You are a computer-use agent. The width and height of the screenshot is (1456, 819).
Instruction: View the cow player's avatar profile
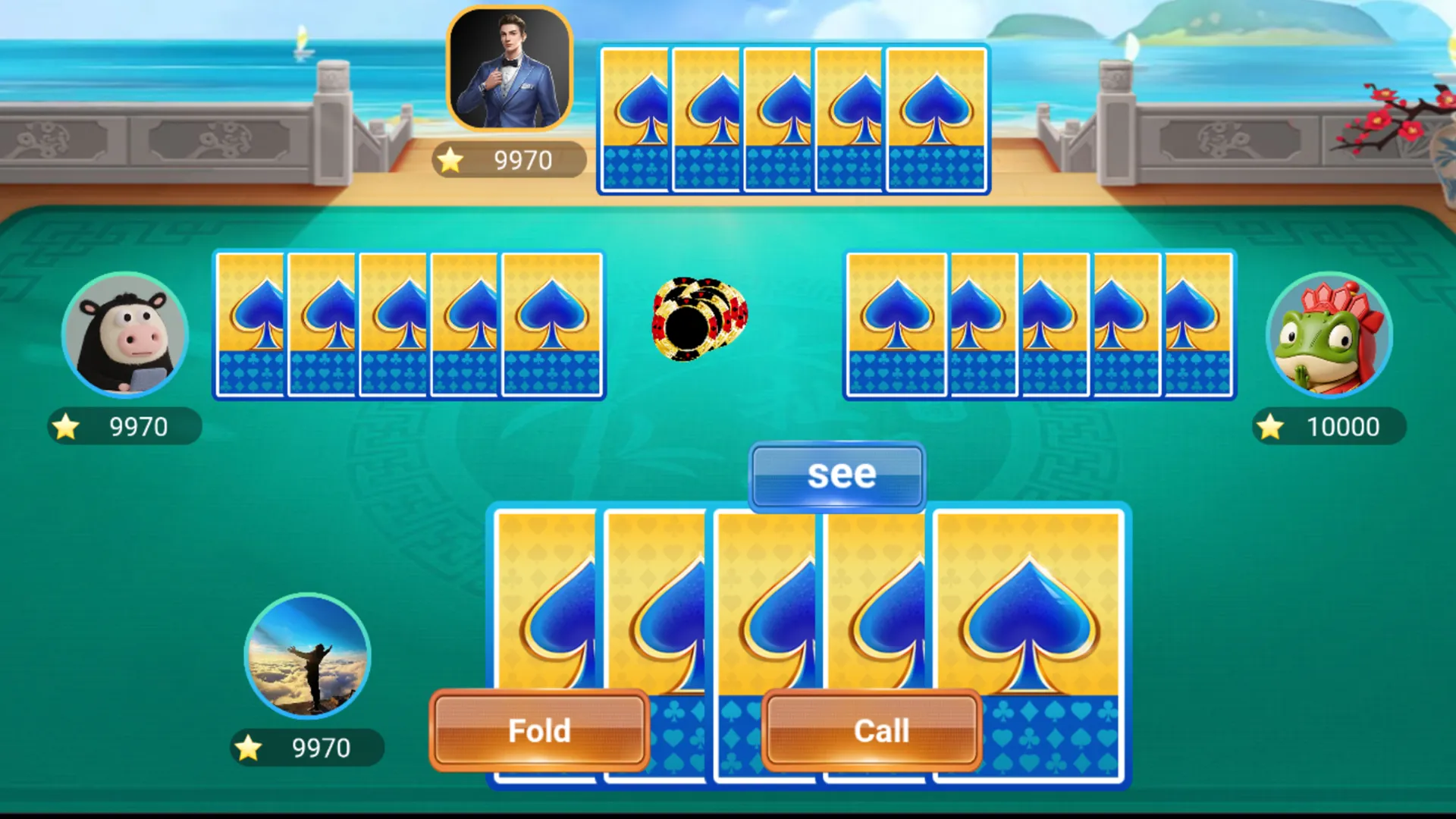[x=125, y=335]
